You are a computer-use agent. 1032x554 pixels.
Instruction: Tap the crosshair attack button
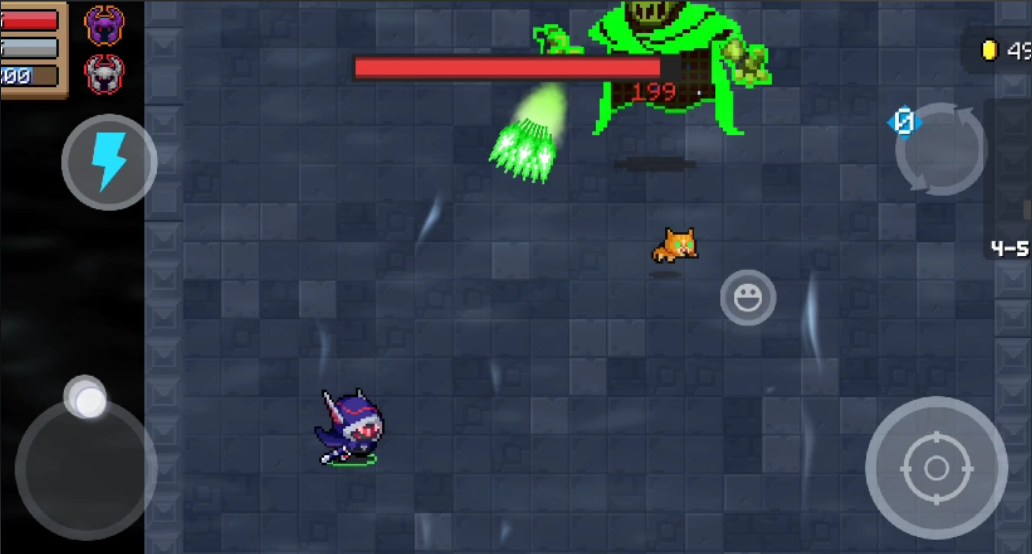tap(936, 467)
